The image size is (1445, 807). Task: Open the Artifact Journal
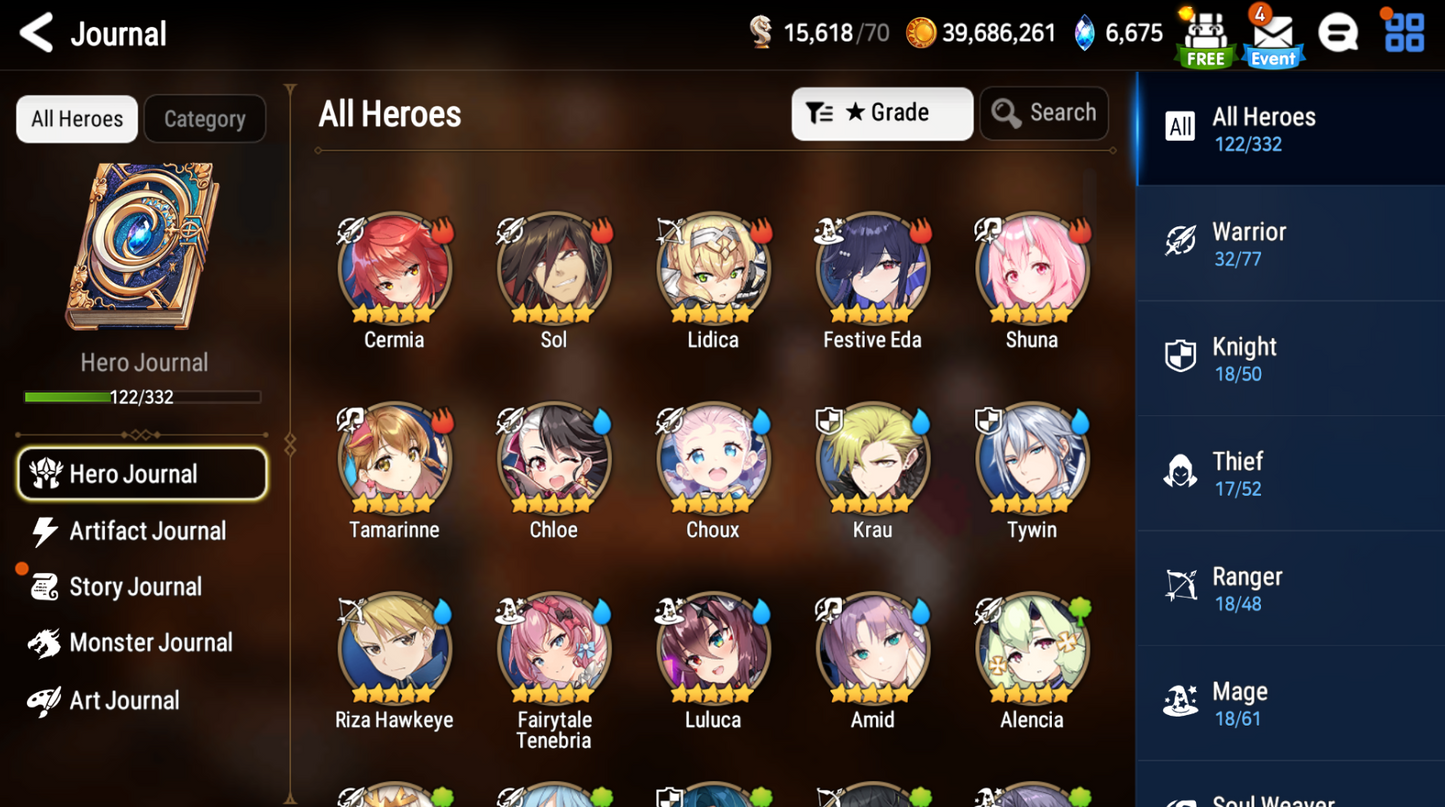pos(147,531)
